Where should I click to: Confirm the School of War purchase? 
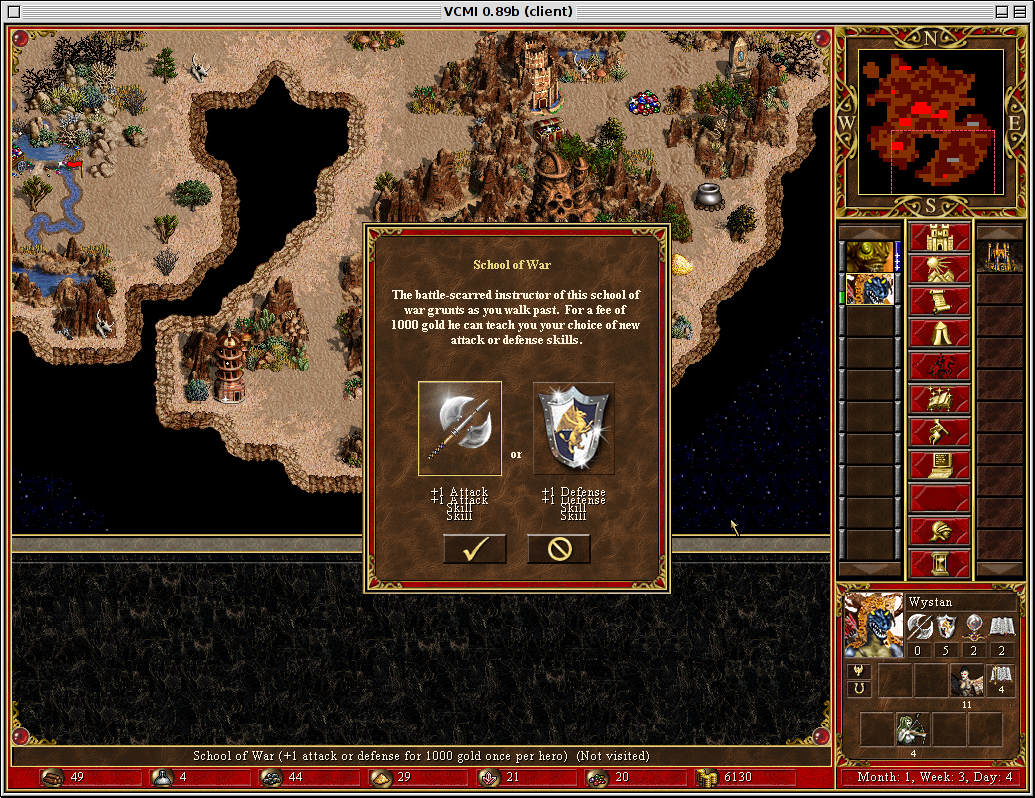click(x=475, y=549)
